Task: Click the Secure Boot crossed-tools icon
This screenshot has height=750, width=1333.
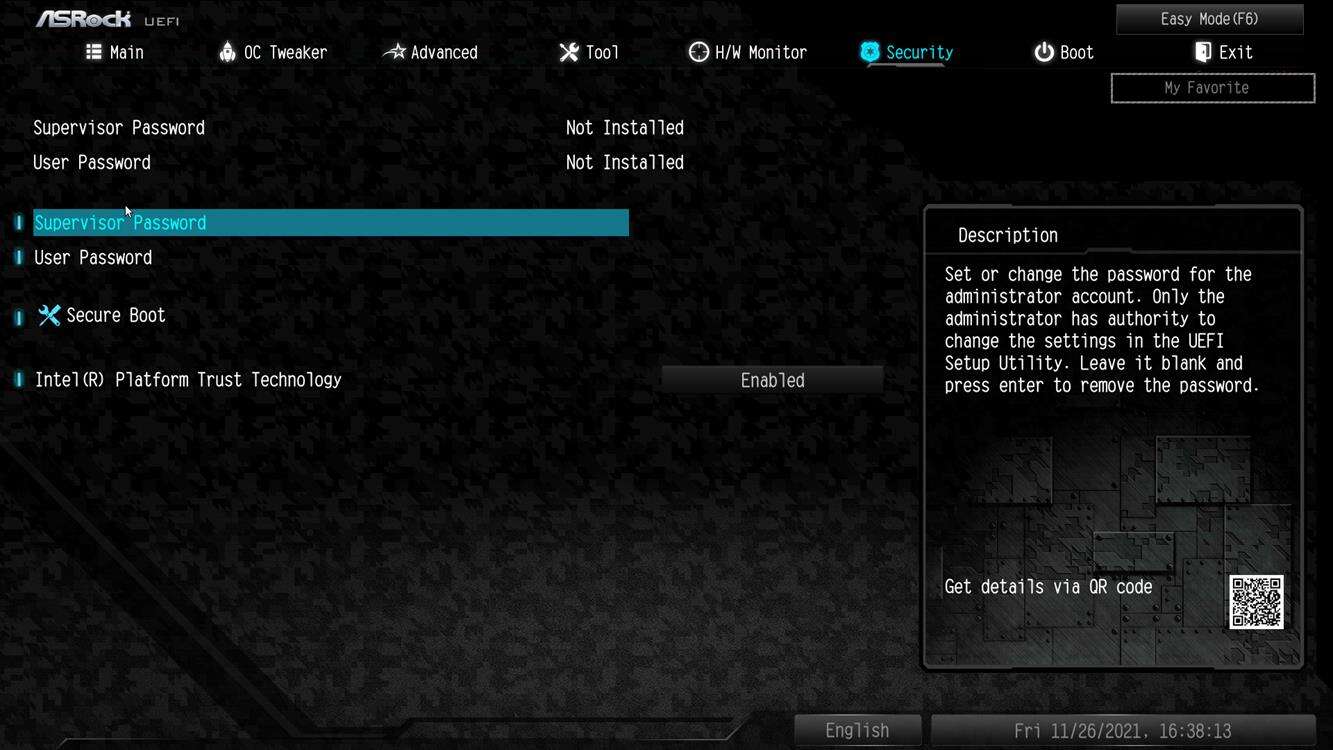Action: [x=48, y=314]
